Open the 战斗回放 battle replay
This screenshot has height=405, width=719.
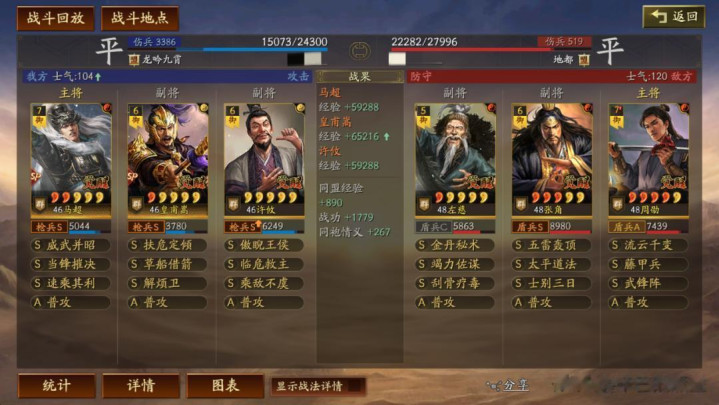[55, 18]
